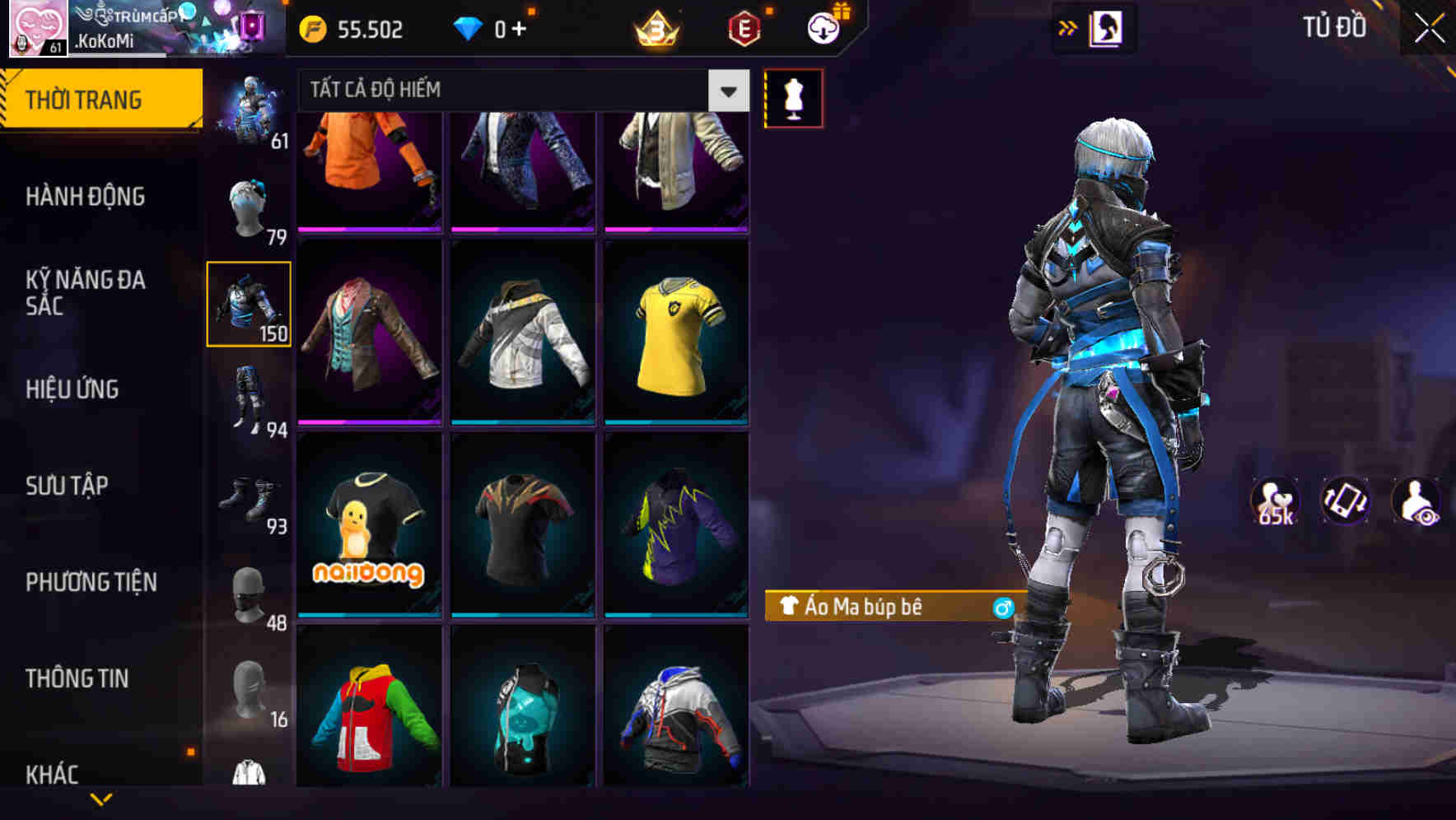This screenshot has width=1456, height=820.
Task: Open the TẤT CẢ ĐỘ HIẾM rarity dropdown
Action: [519, 91]
